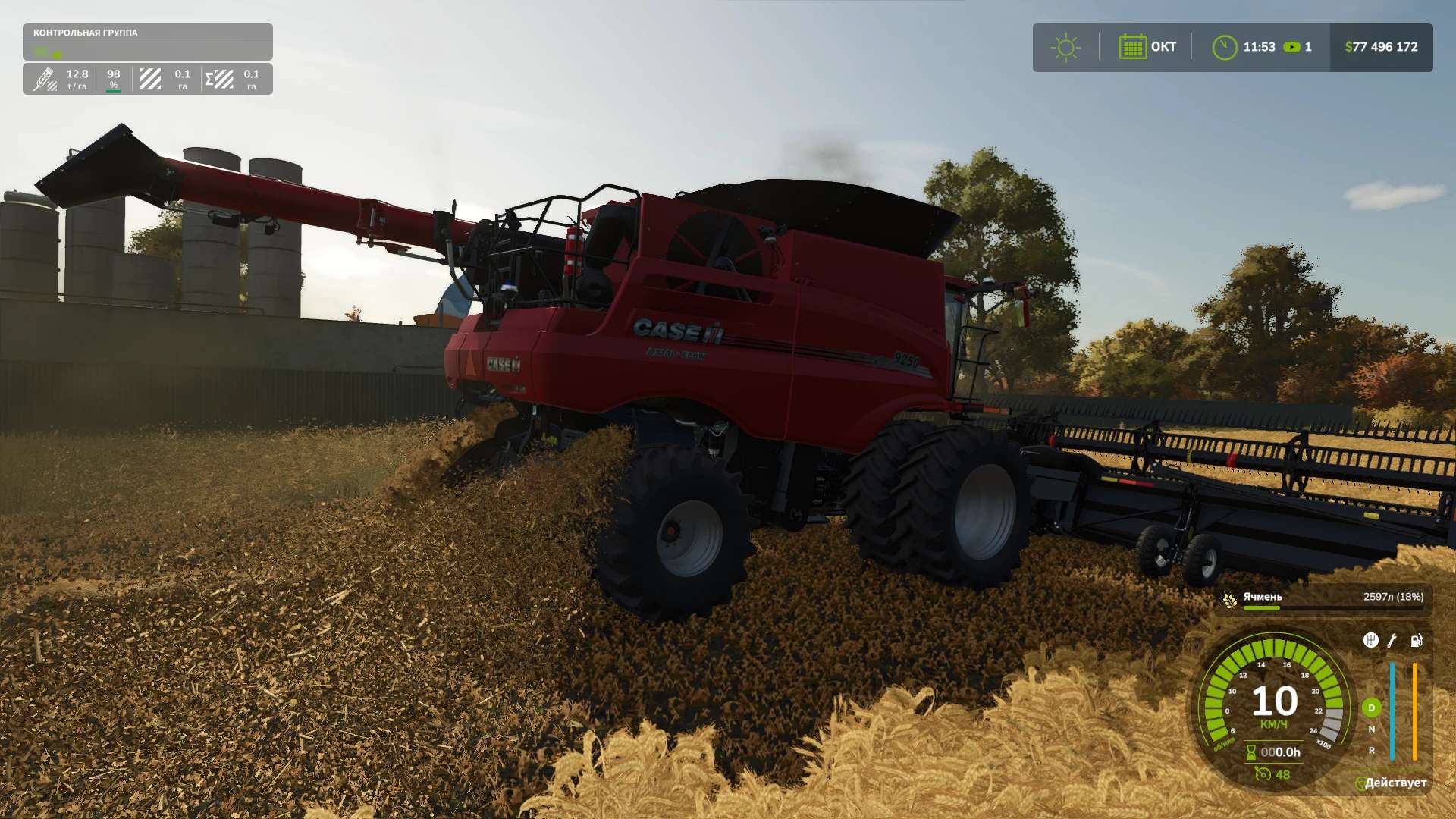
Task: Click the wheat yield icon
Action: [x=44, y=78]
